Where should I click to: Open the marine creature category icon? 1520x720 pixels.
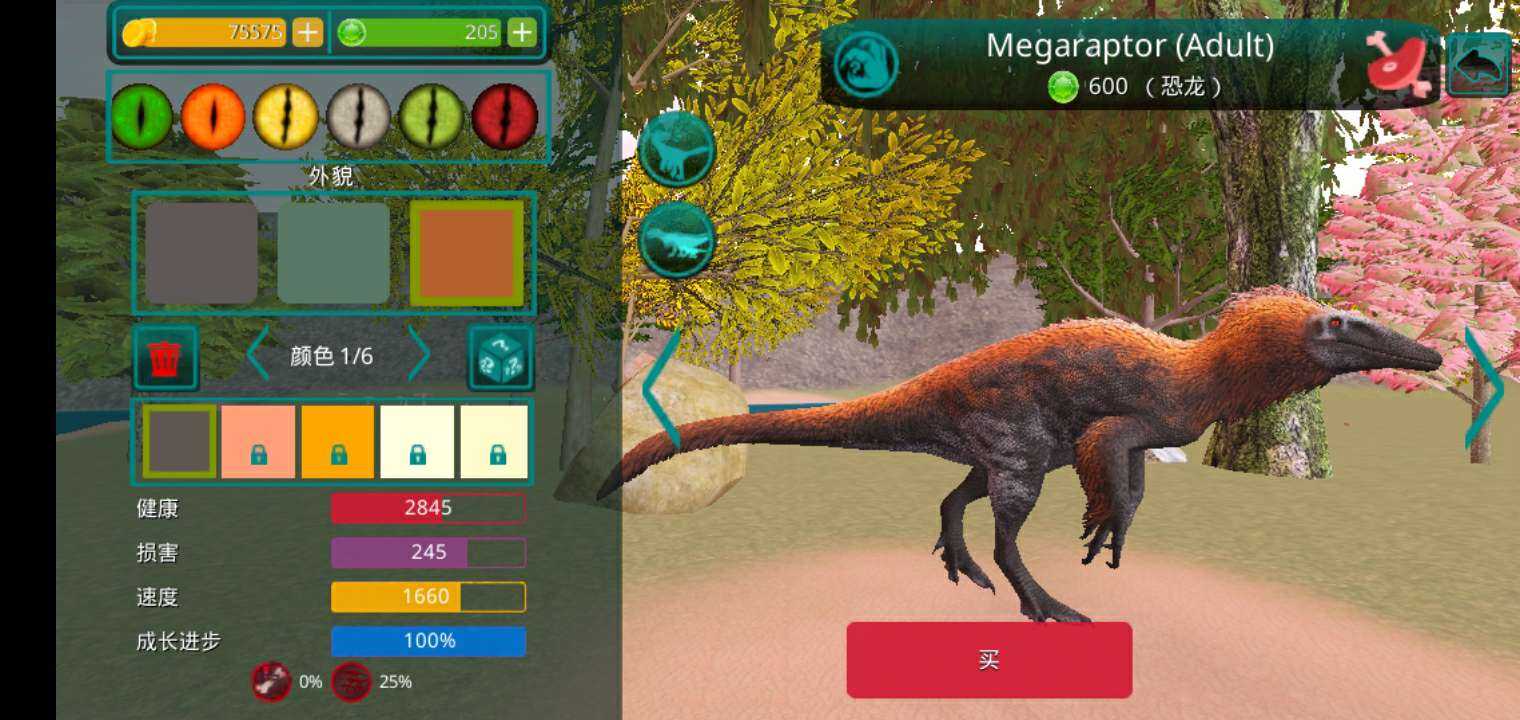pyautogui.click(x=1478, y=64)
